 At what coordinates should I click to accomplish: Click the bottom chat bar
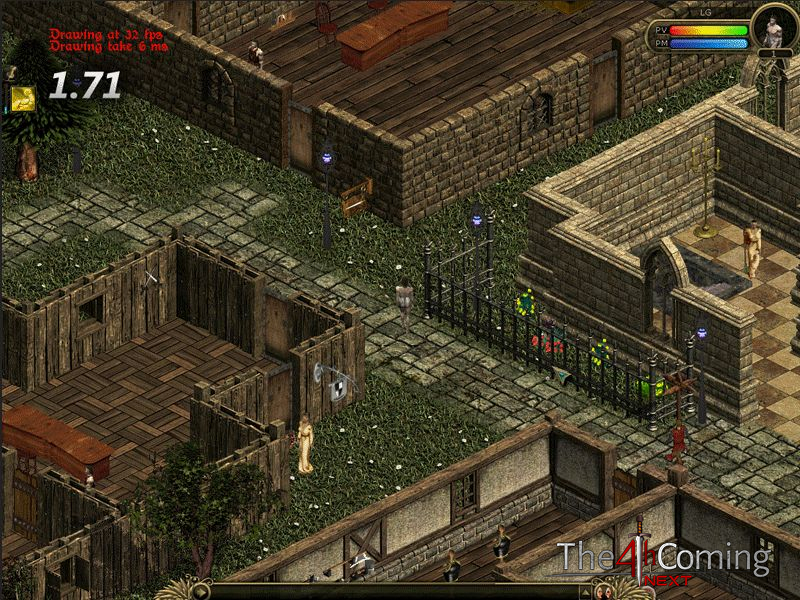coord(400,591)
